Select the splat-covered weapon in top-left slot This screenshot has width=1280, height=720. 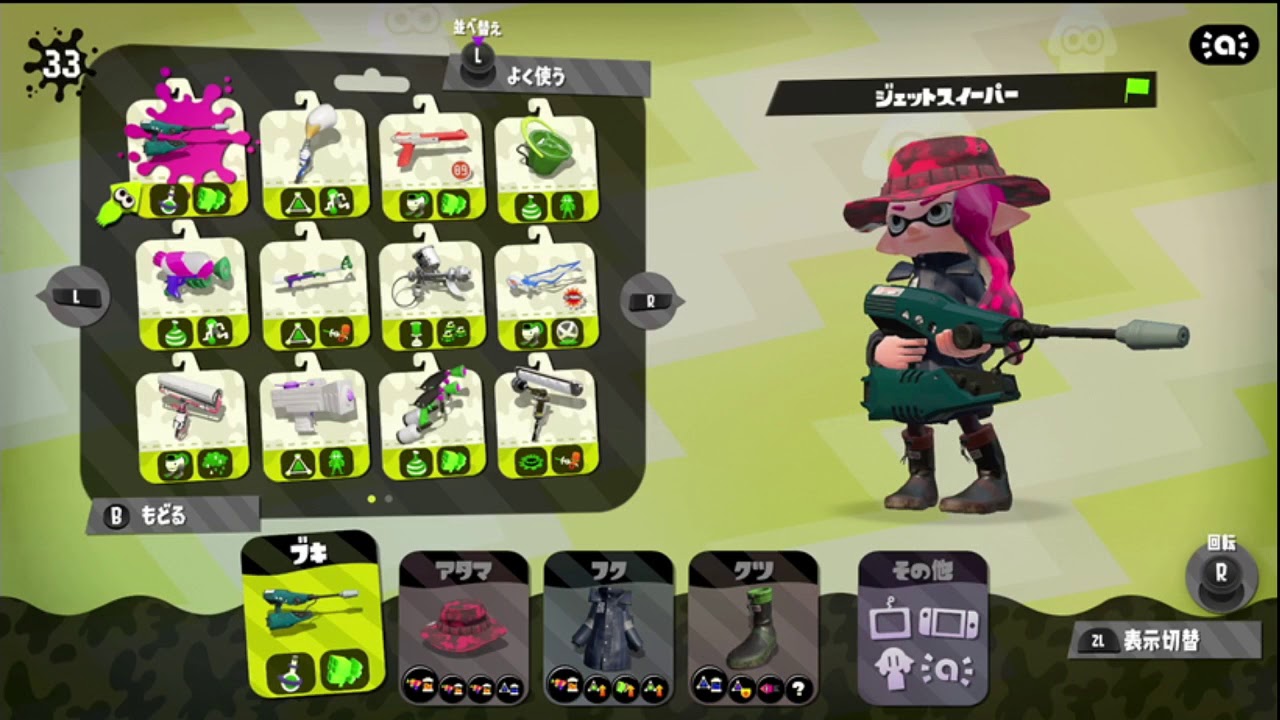pyautogui.click(x=185, y=150)
